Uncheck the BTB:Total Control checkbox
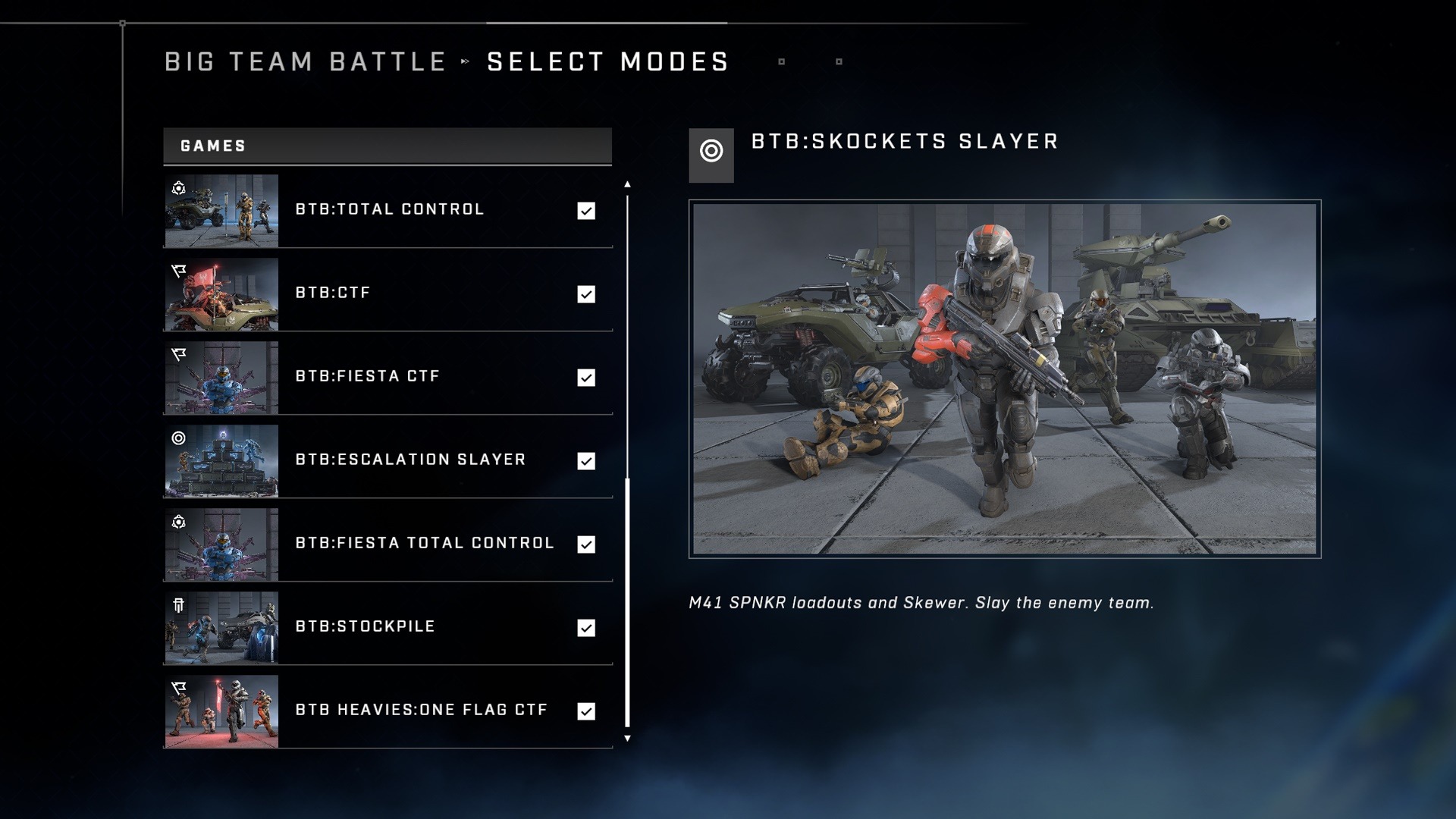The image size is (1456, 819). point(586,211)
